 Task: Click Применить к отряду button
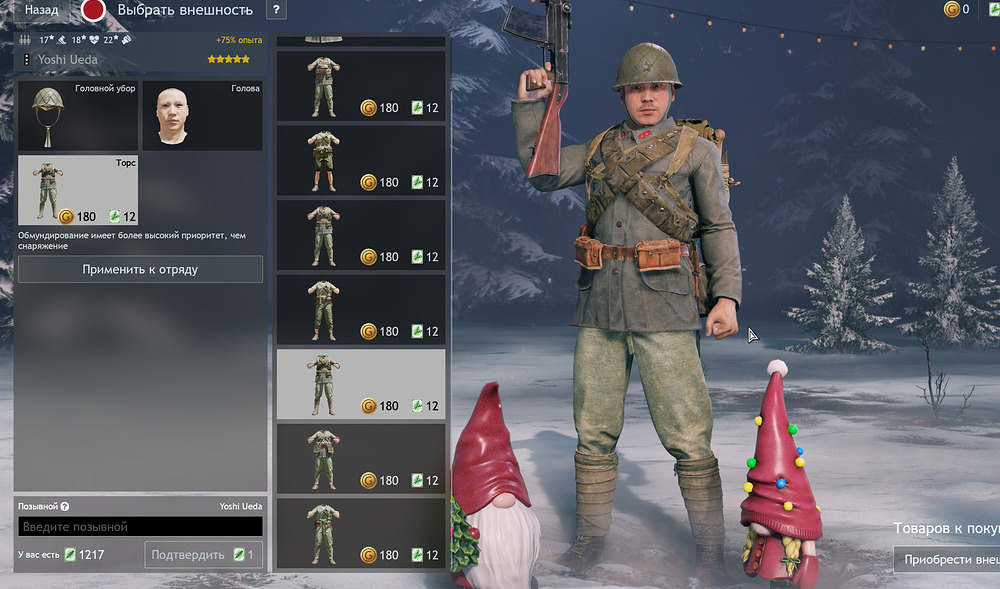[x=140, y=269]
